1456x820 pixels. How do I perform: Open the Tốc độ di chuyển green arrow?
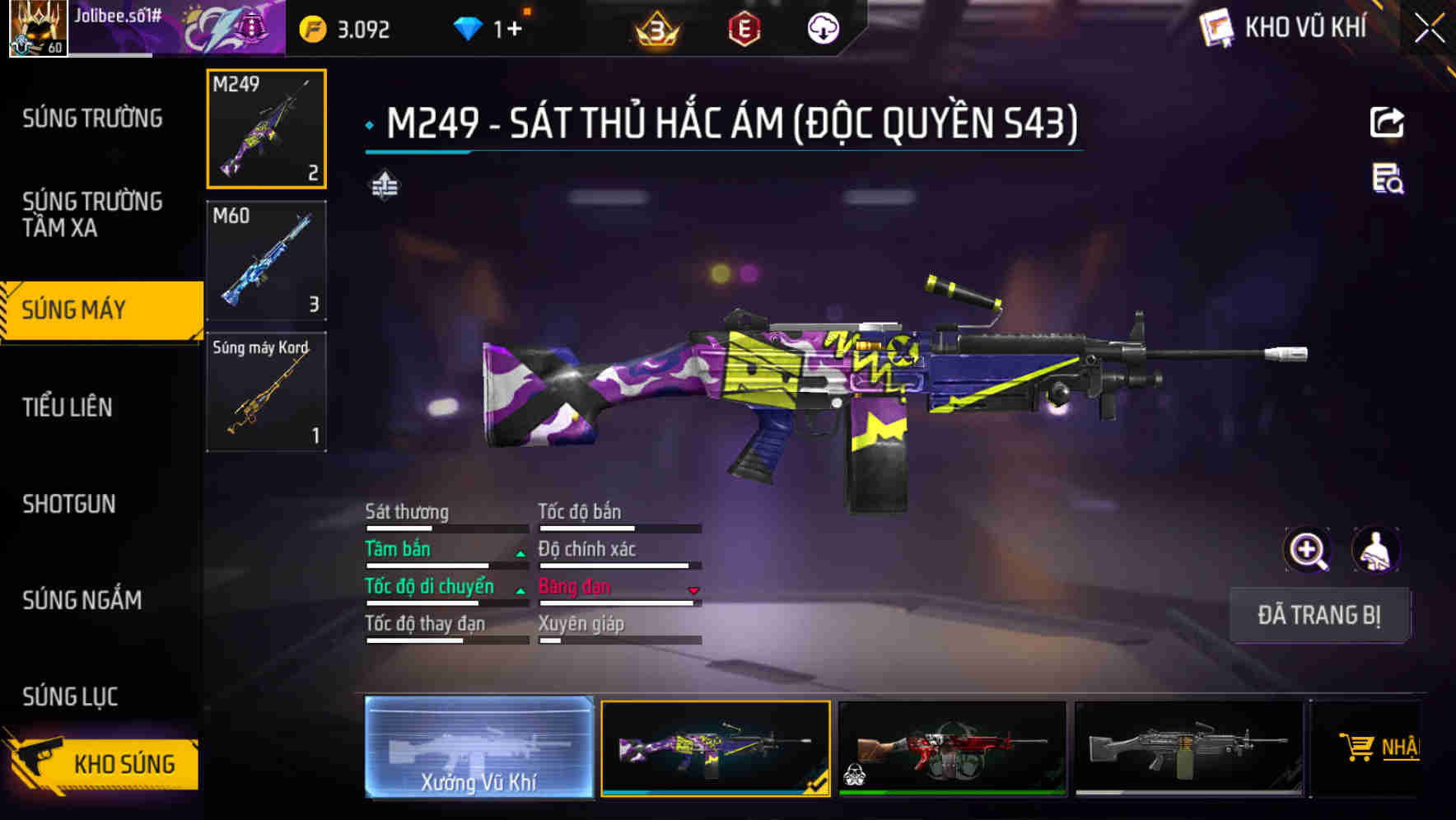(x=520, y=591)
